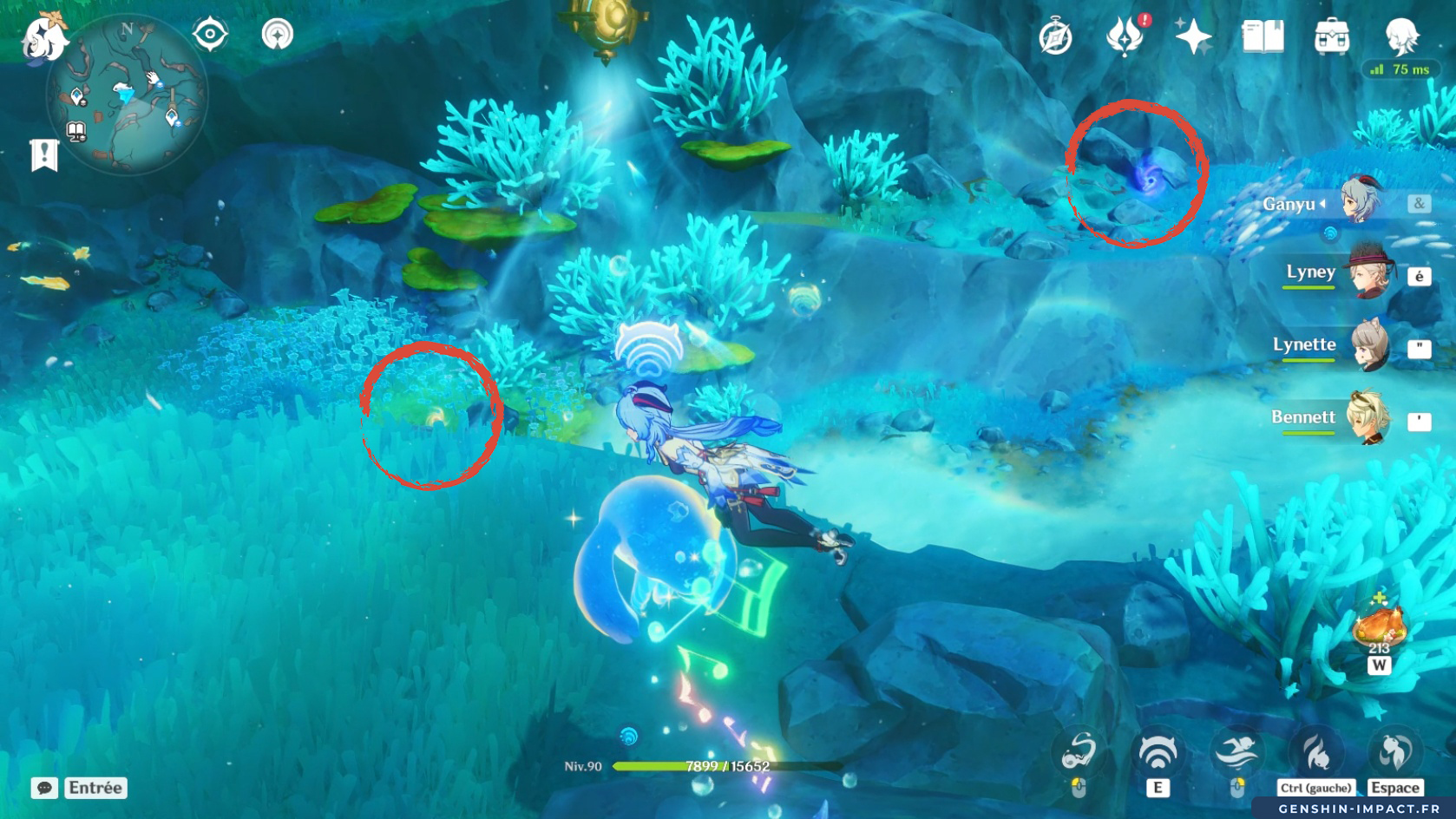Open the adventurer handbook book icon

click(x=1263, y=37)
